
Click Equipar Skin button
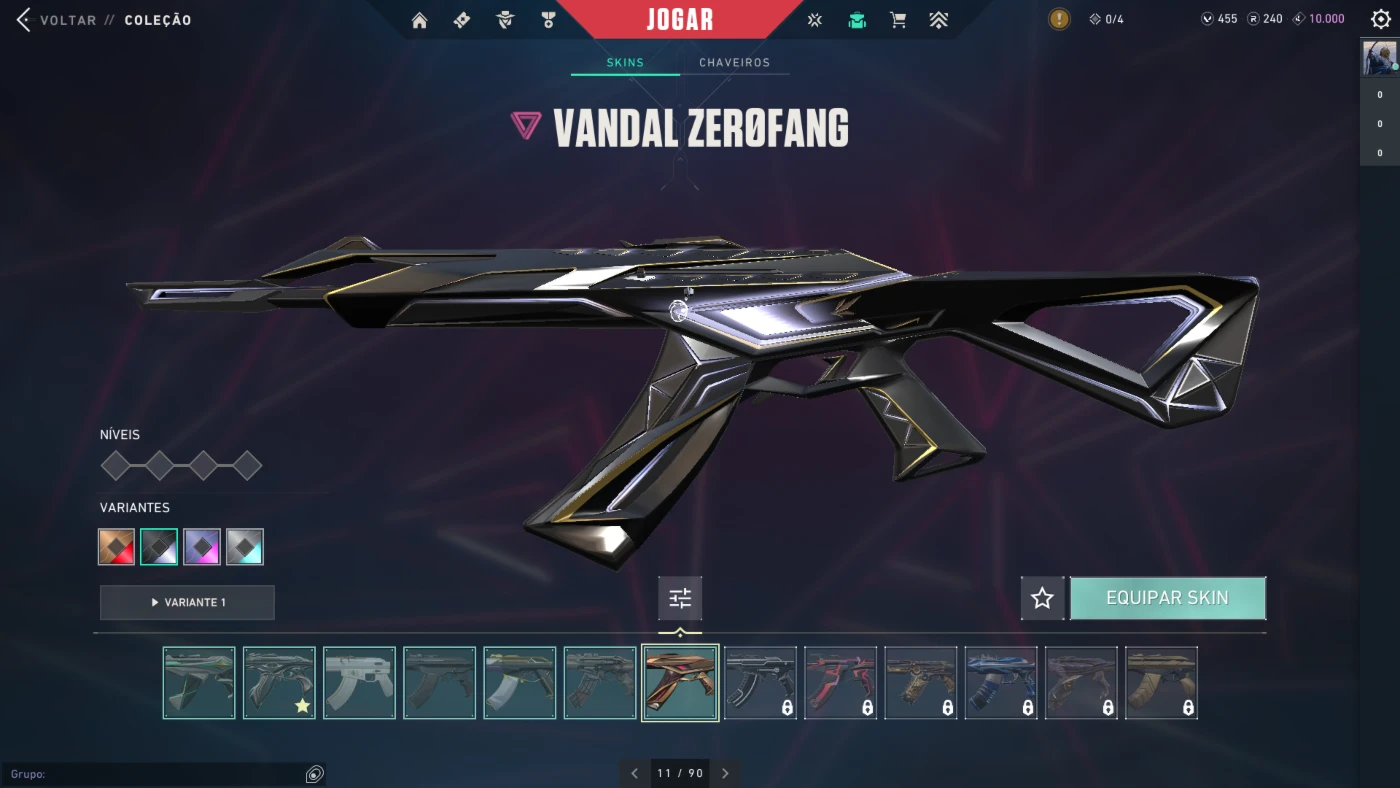click(1167, 598)
